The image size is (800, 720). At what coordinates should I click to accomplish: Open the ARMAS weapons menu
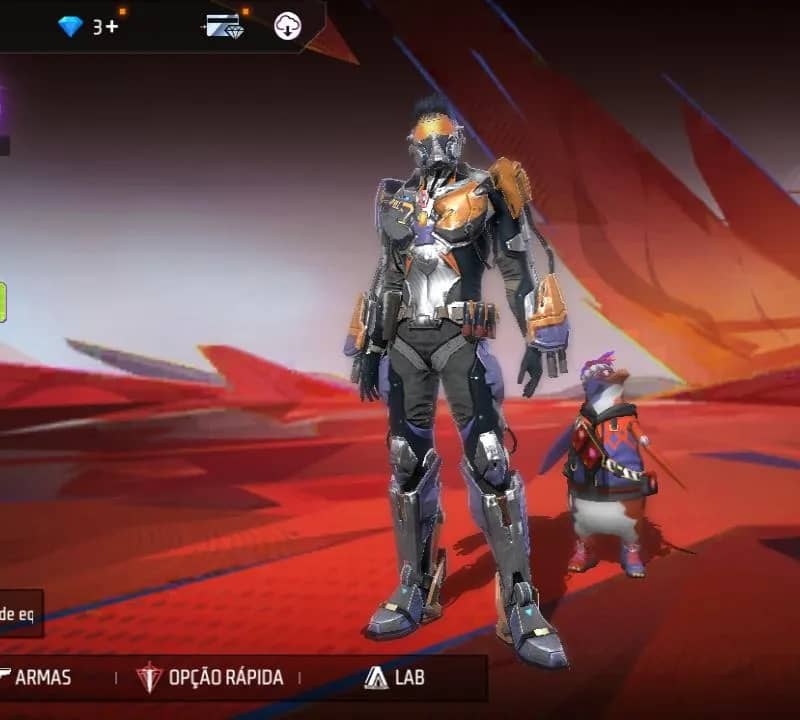tap(40, 677)
